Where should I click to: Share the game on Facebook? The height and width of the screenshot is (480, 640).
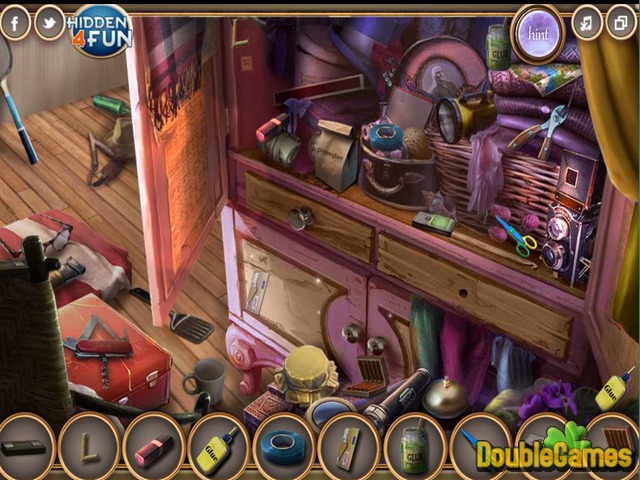(15, 22)
